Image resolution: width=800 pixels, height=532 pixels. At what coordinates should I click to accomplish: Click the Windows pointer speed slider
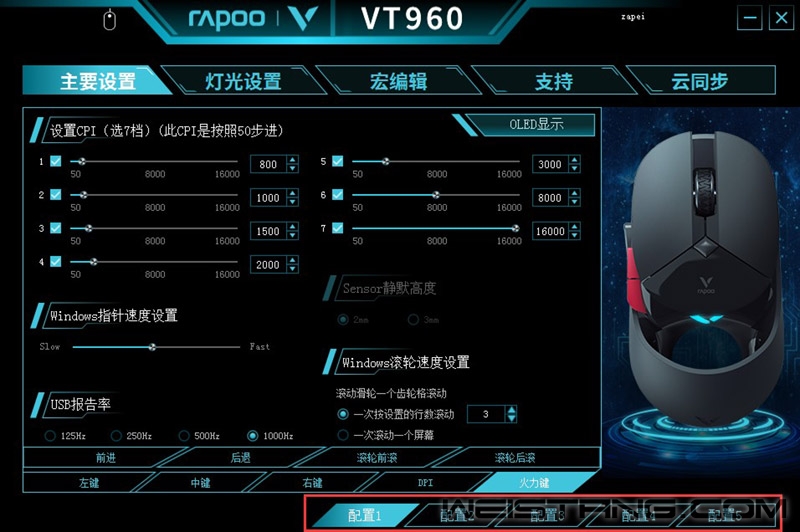[x=152, y=347]
